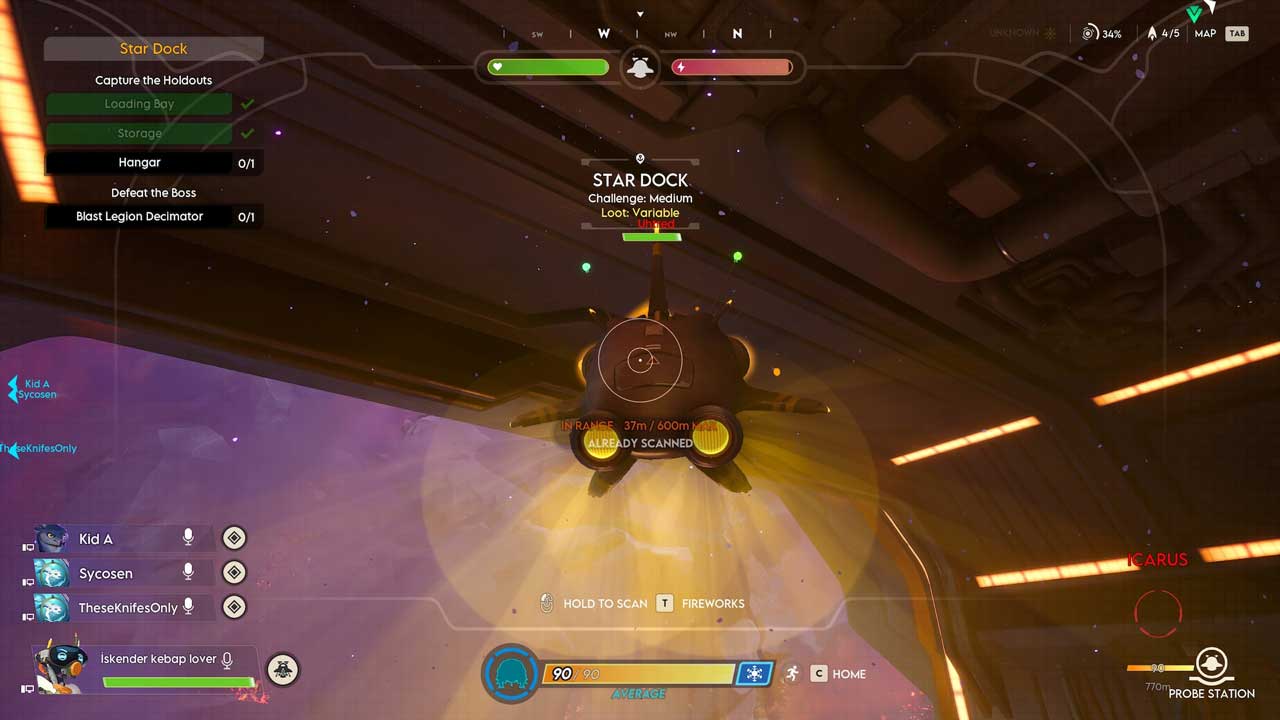Click the center bell alert icon

coord(640,67)
